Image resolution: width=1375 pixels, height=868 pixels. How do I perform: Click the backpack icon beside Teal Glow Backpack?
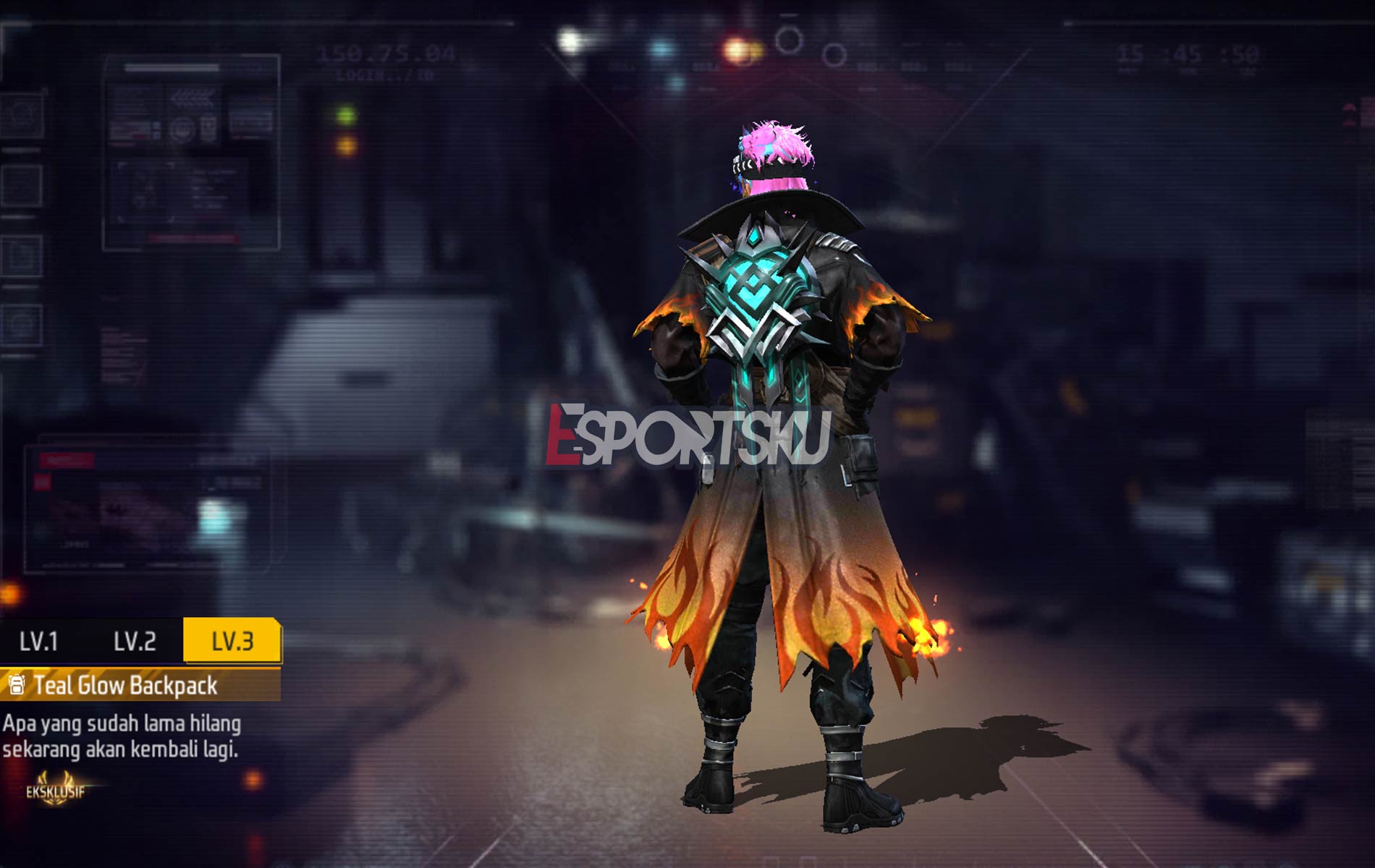coord(17,684)
